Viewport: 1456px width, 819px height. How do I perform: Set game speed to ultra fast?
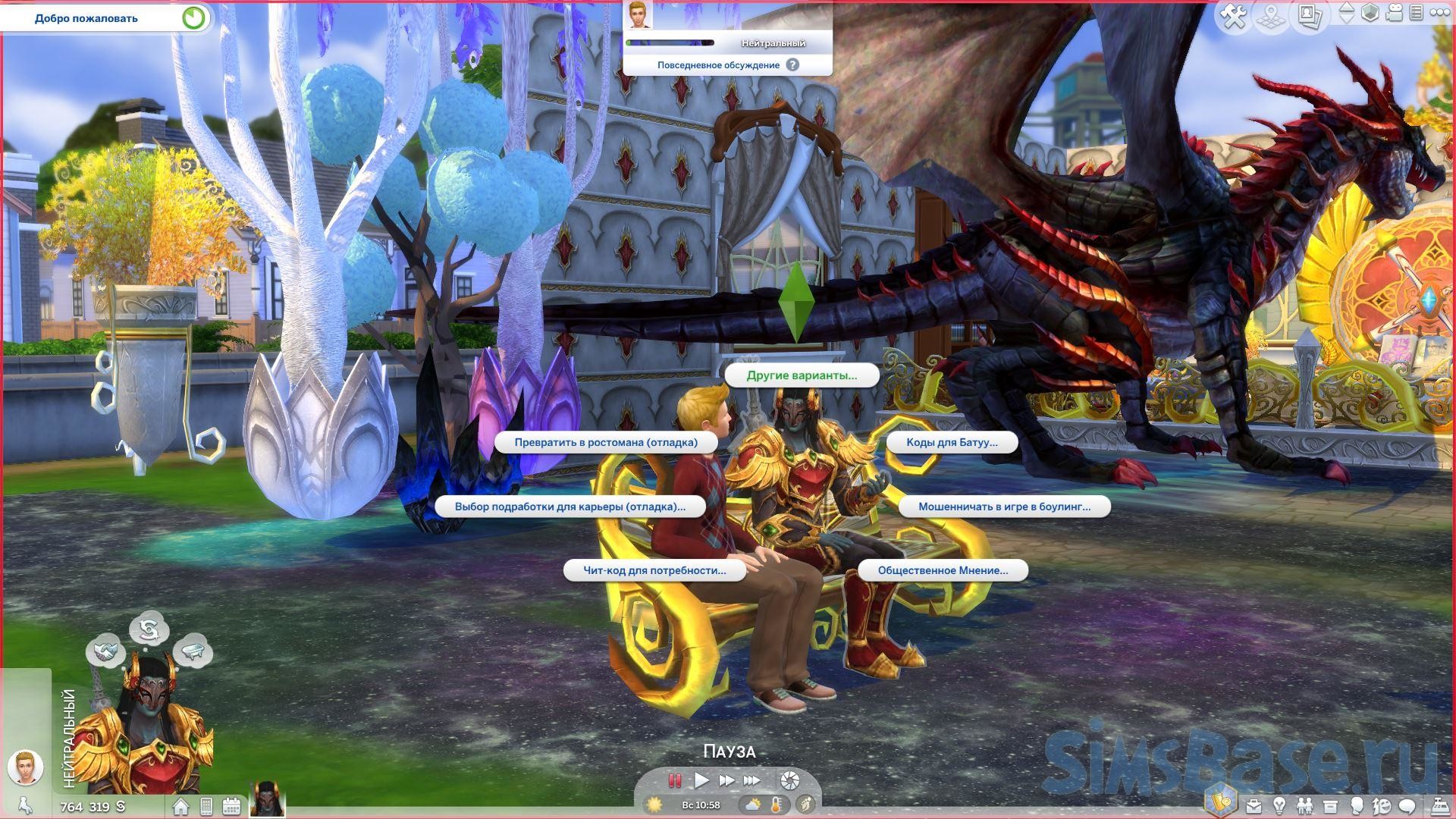(x=752, y=780)
